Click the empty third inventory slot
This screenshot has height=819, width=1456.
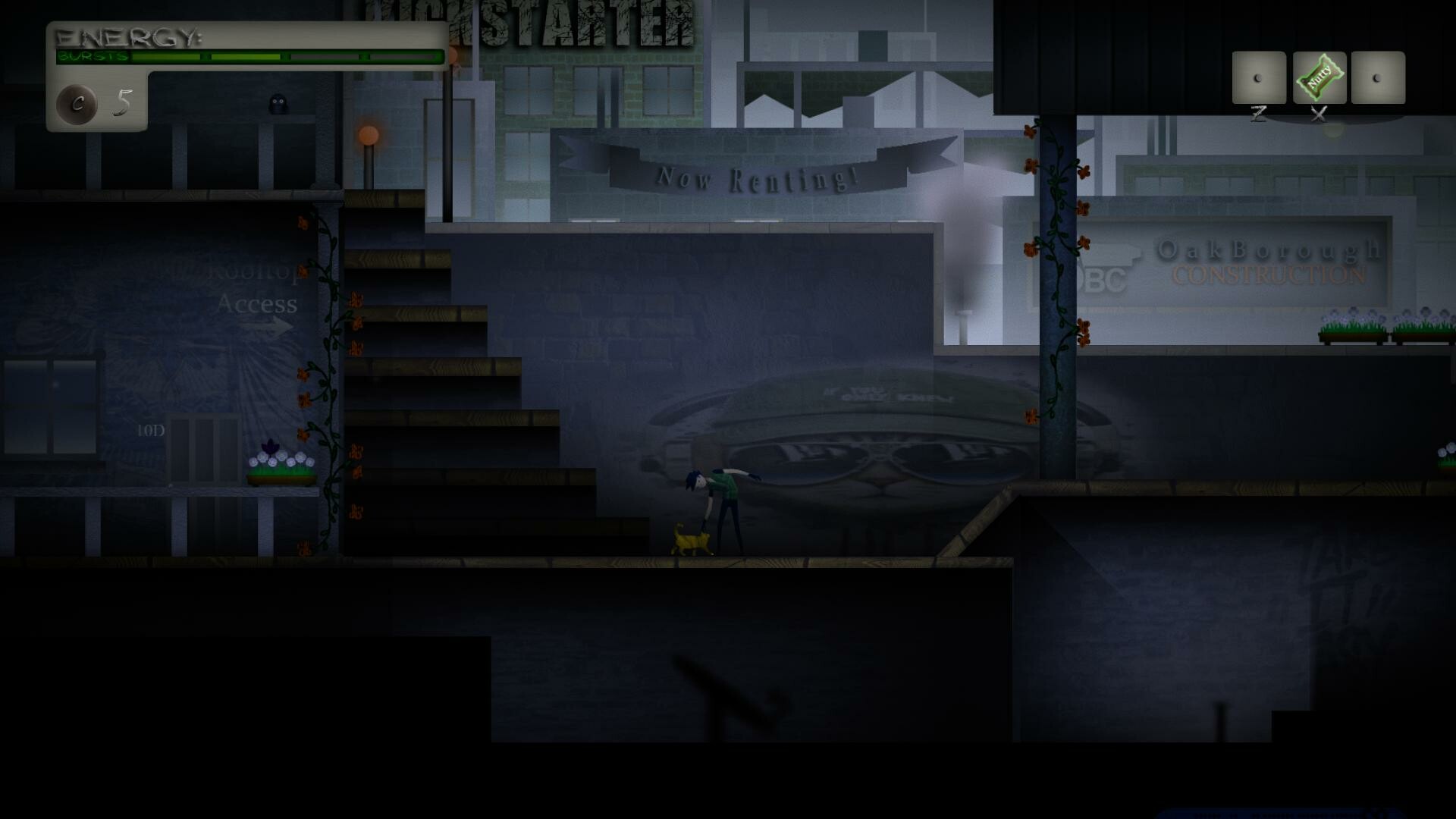pyautogui.click(x=1378, y=76)
